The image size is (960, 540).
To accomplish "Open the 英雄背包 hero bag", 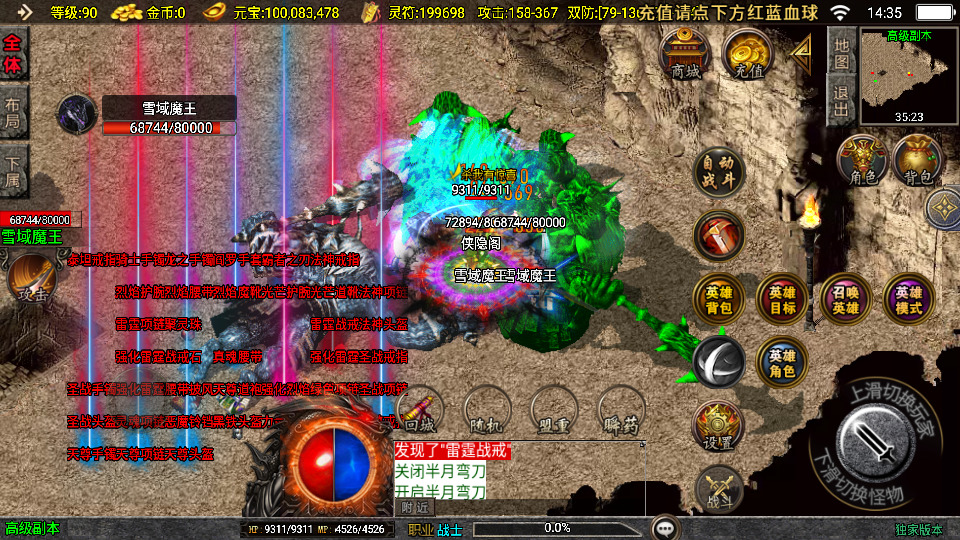I will [718, 299].
